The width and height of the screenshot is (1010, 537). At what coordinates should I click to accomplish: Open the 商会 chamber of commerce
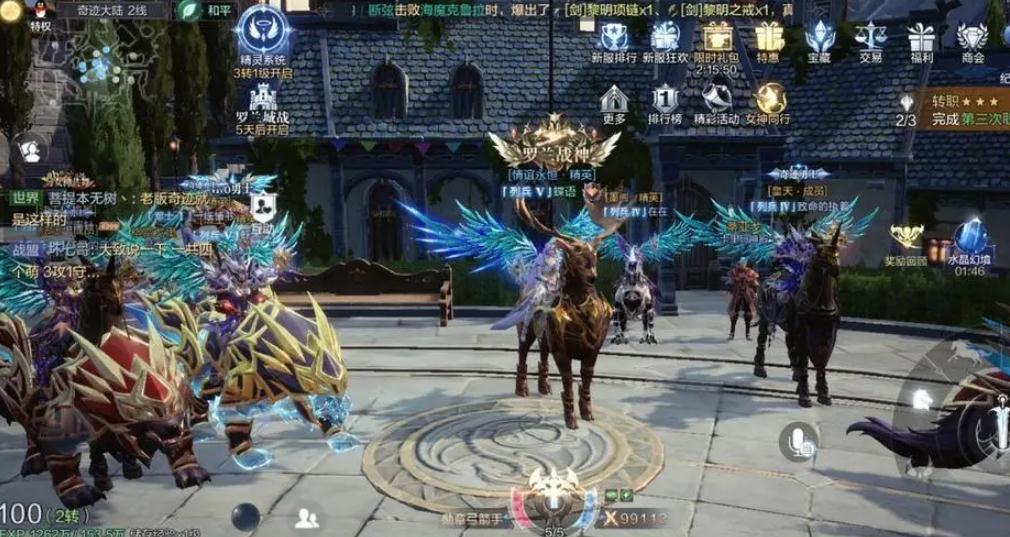972,38
